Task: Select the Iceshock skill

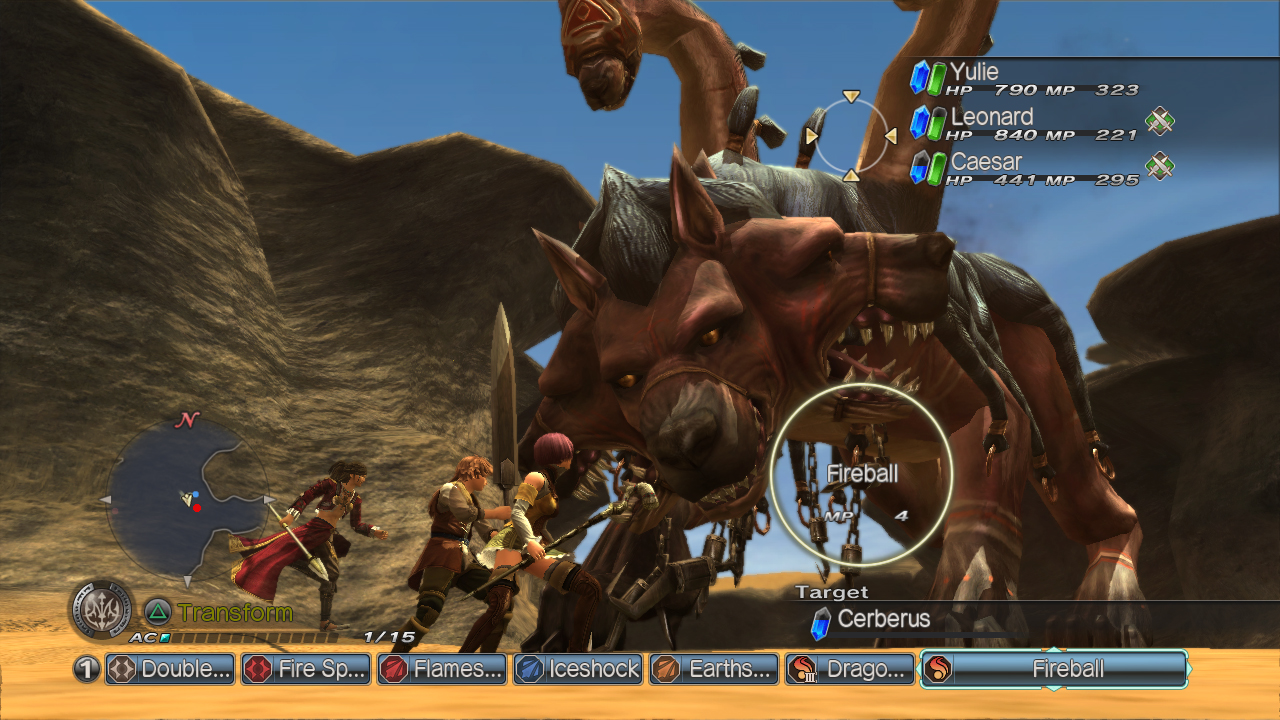Action: click(x=579, y=669)
